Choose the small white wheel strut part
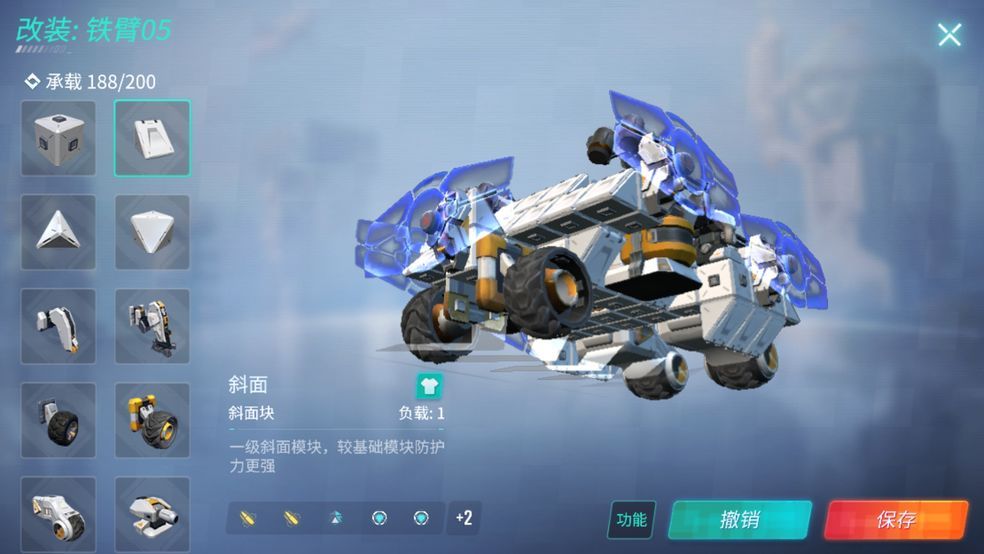This screenshot has width=984, height=554. (x=59, y=514)
